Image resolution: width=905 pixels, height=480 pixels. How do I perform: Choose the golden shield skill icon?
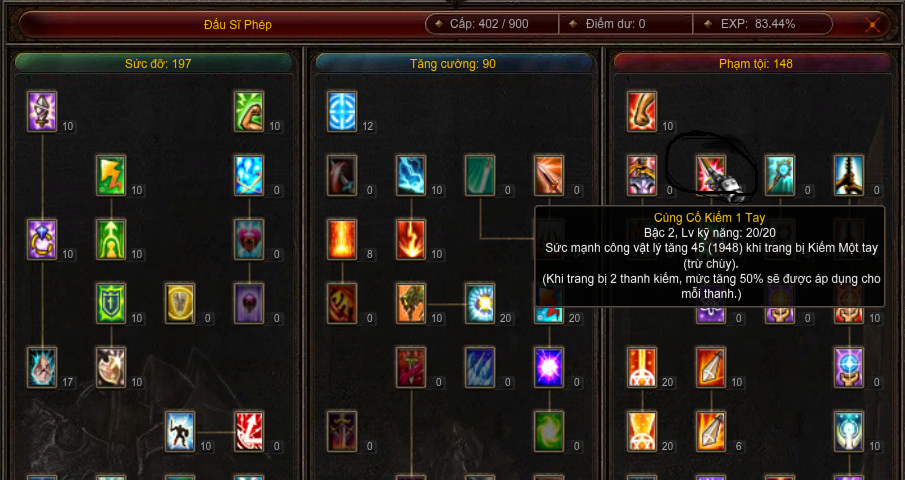coord(180,303)
